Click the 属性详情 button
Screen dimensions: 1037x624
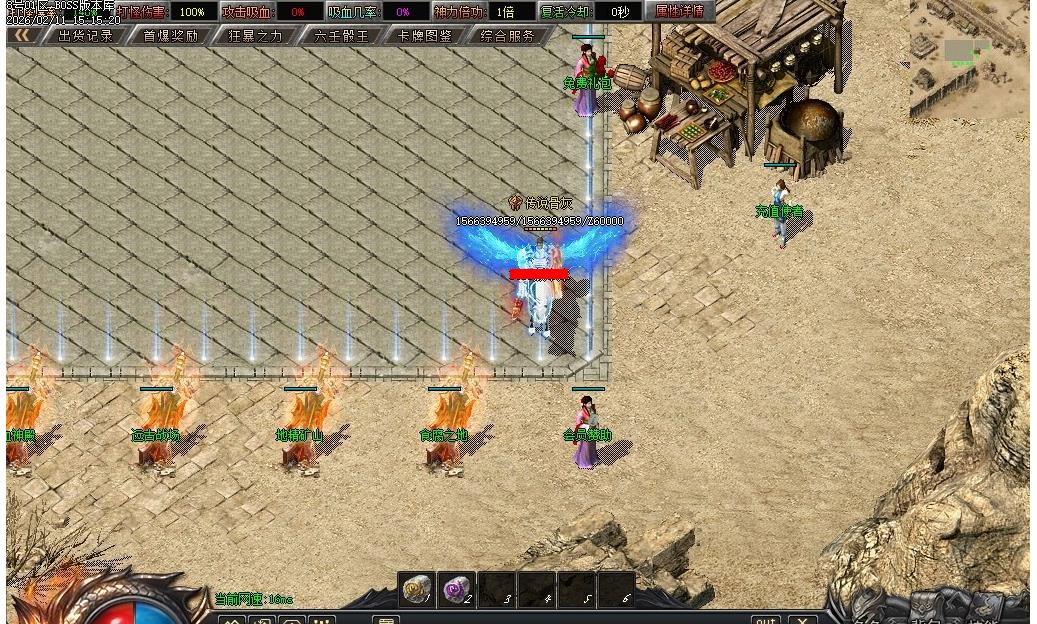679,12
